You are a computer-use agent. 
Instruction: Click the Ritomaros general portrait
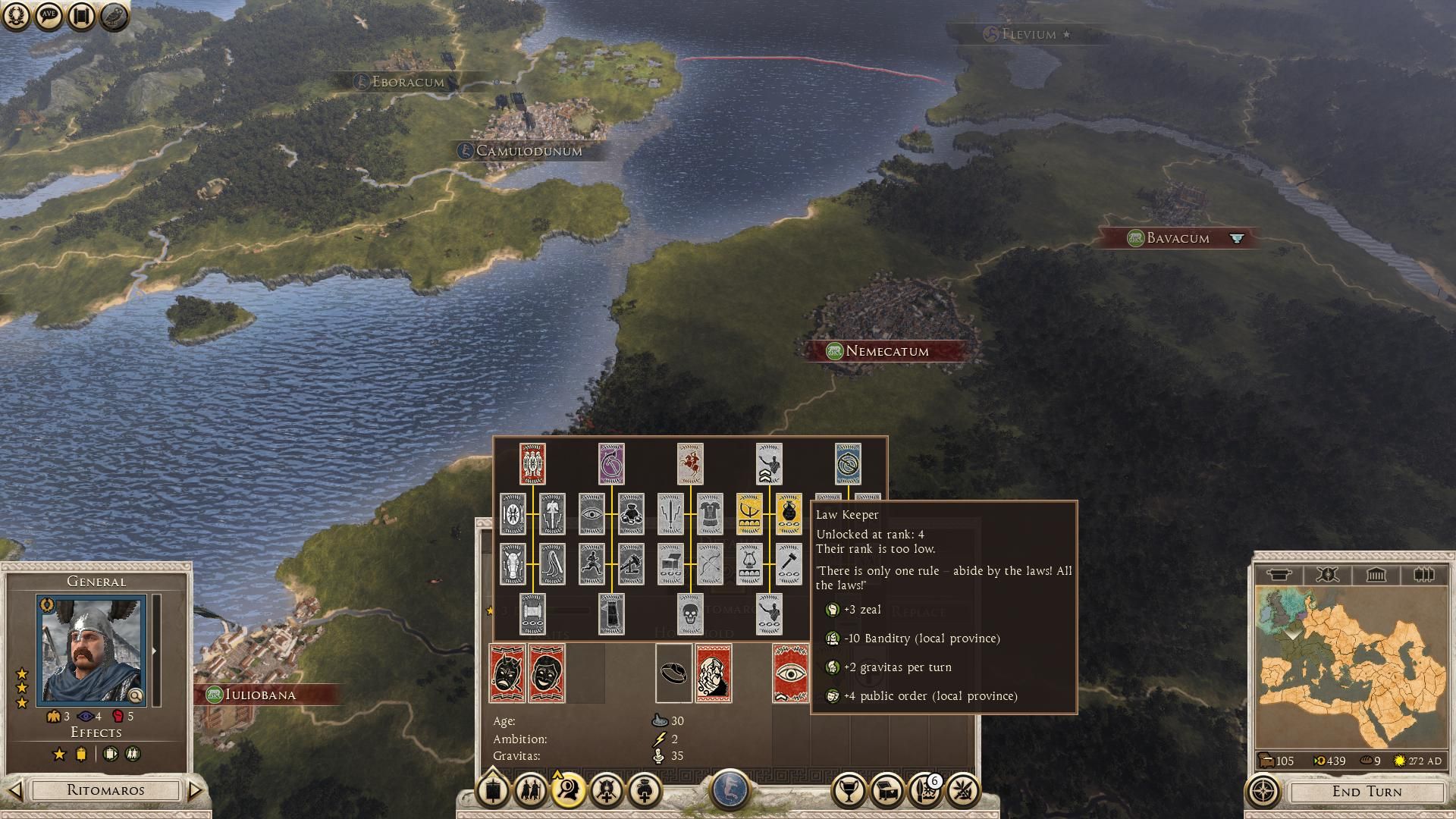click(x=91, y=649)
